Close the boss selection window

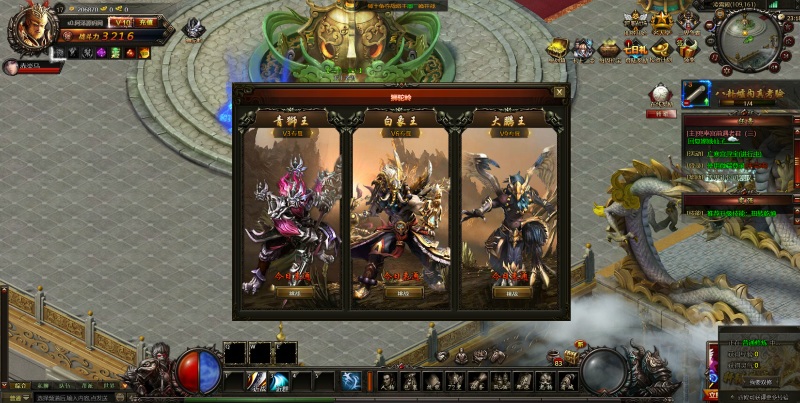[559, 92]
